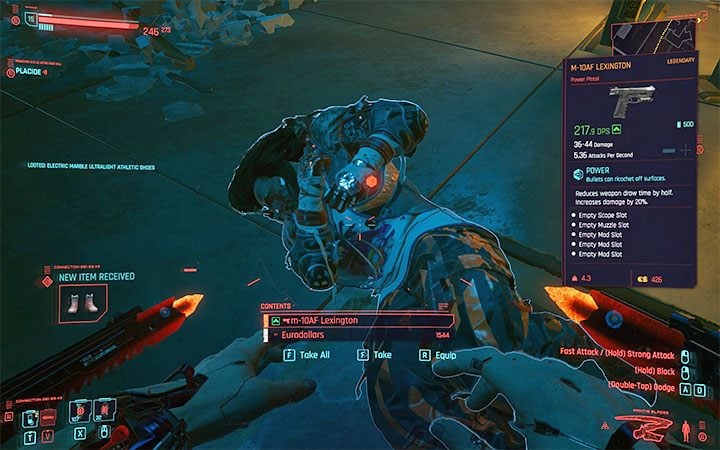Screen dimensions: 720x450
Task: Select the Placide caller entry
Action: (33, 71)
